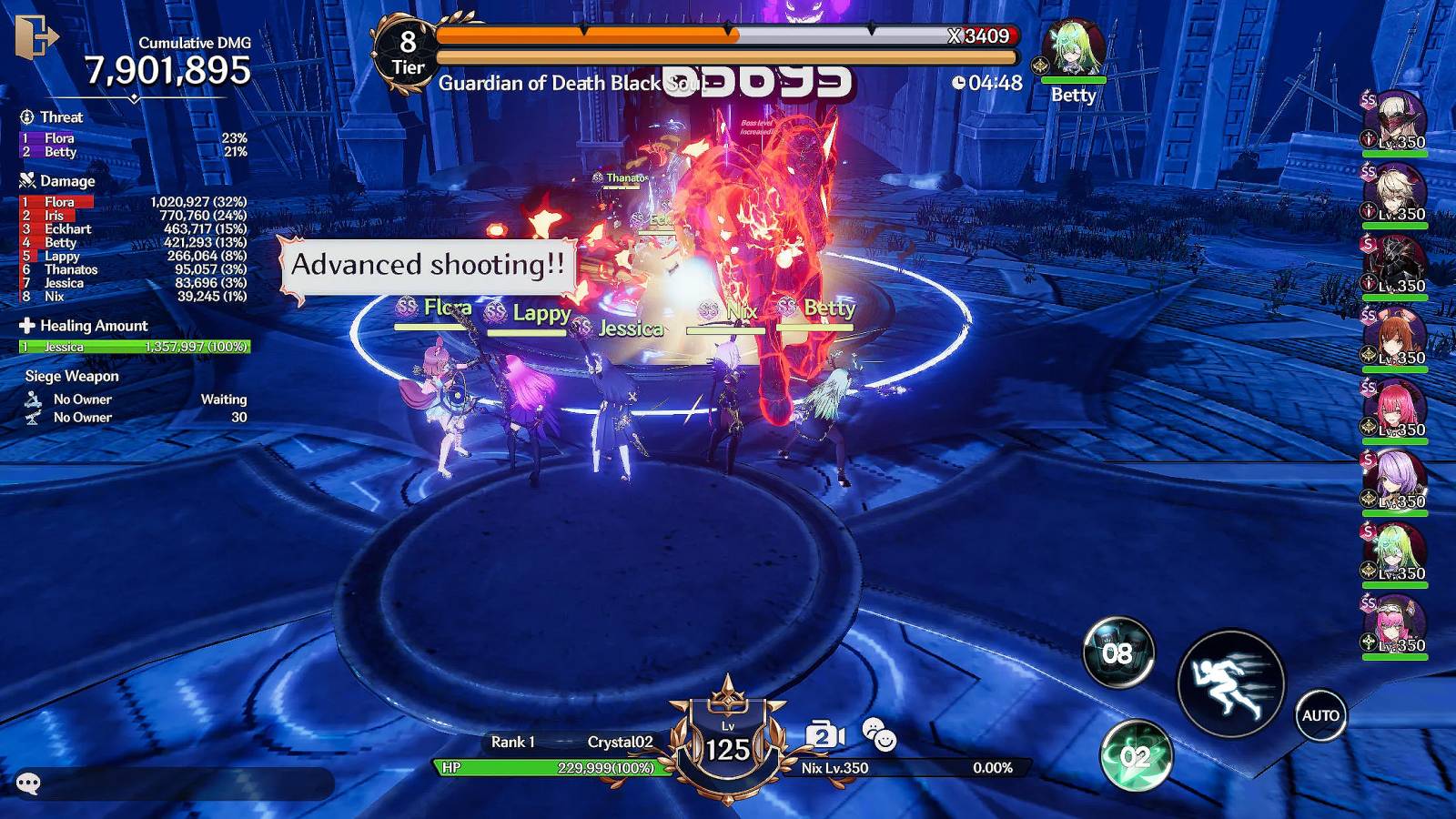Open the emote faces menu
Viewport: 1456px width, 819px height.
pyautogui.click(x=878, y=734)
